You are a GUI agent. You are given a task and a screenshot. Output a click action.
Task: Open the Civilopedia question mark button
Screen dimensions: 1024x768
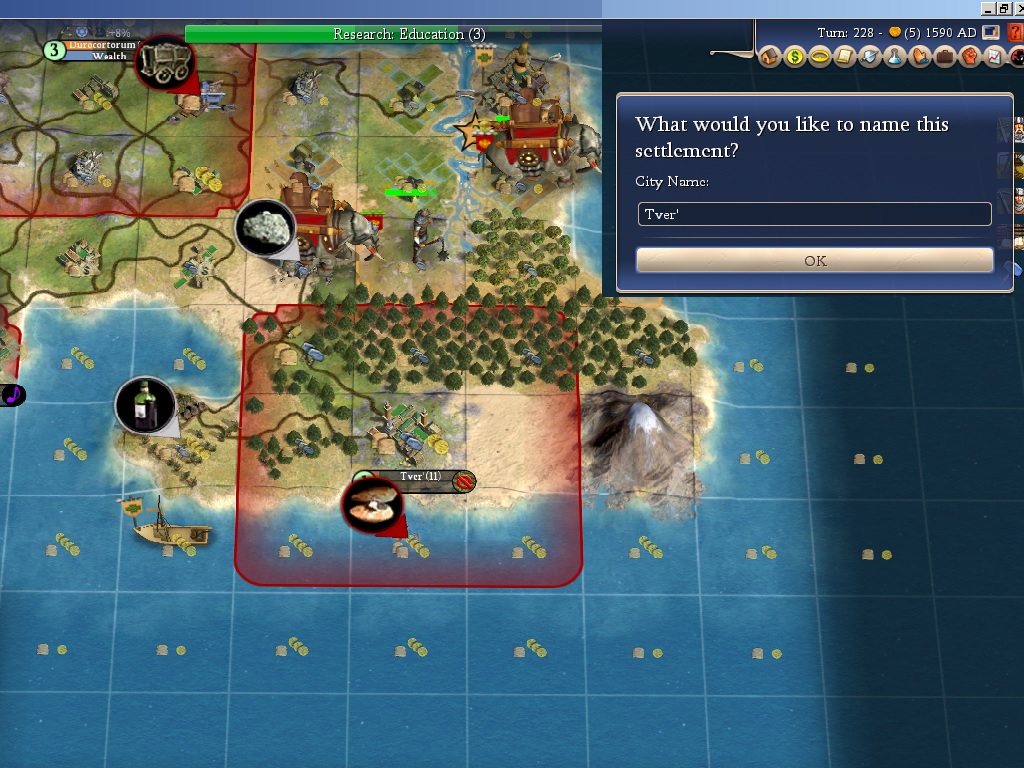coord(1015,33)
